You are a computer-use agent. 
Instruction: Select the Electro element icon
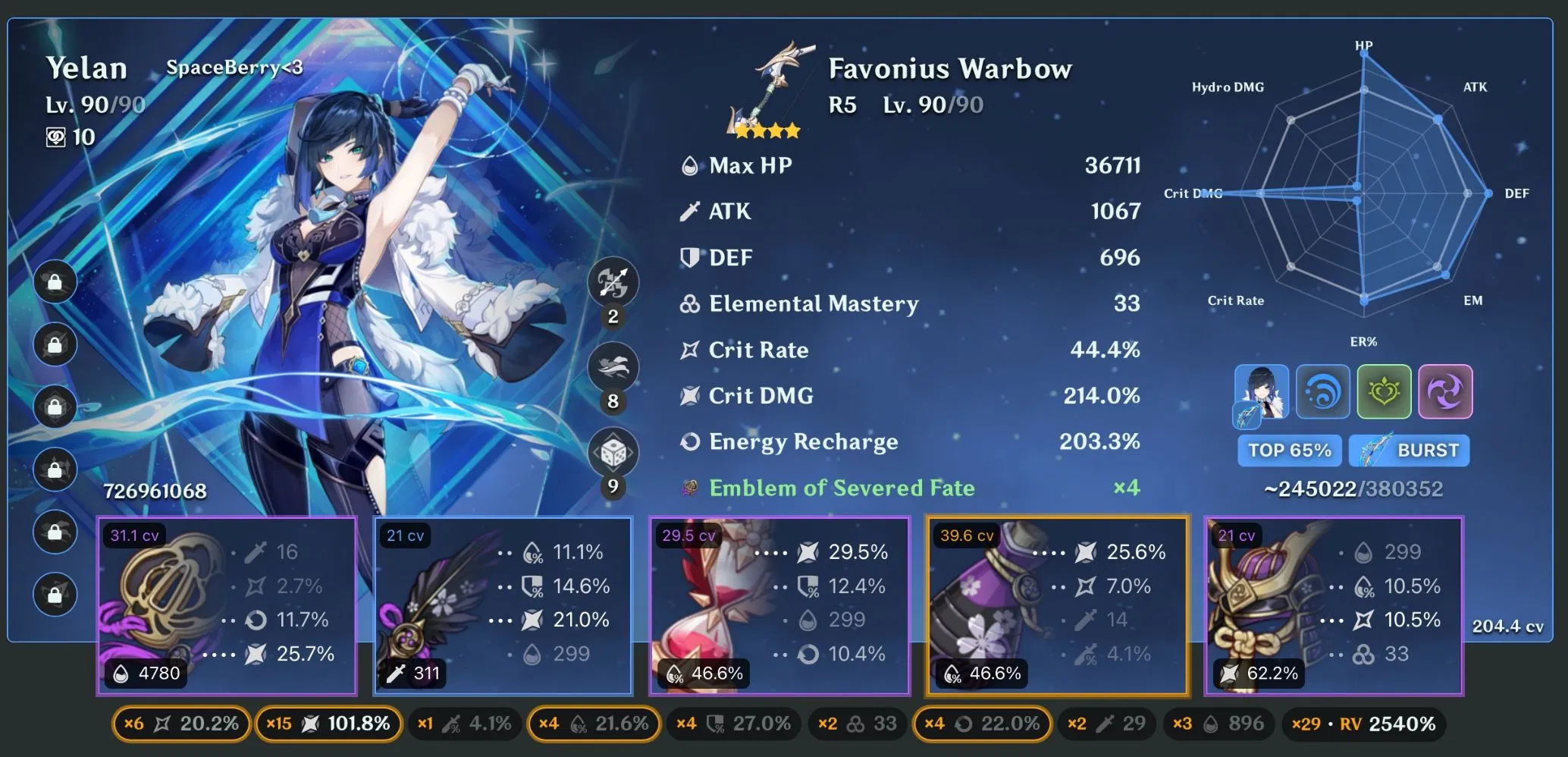tap(1445, 392)
